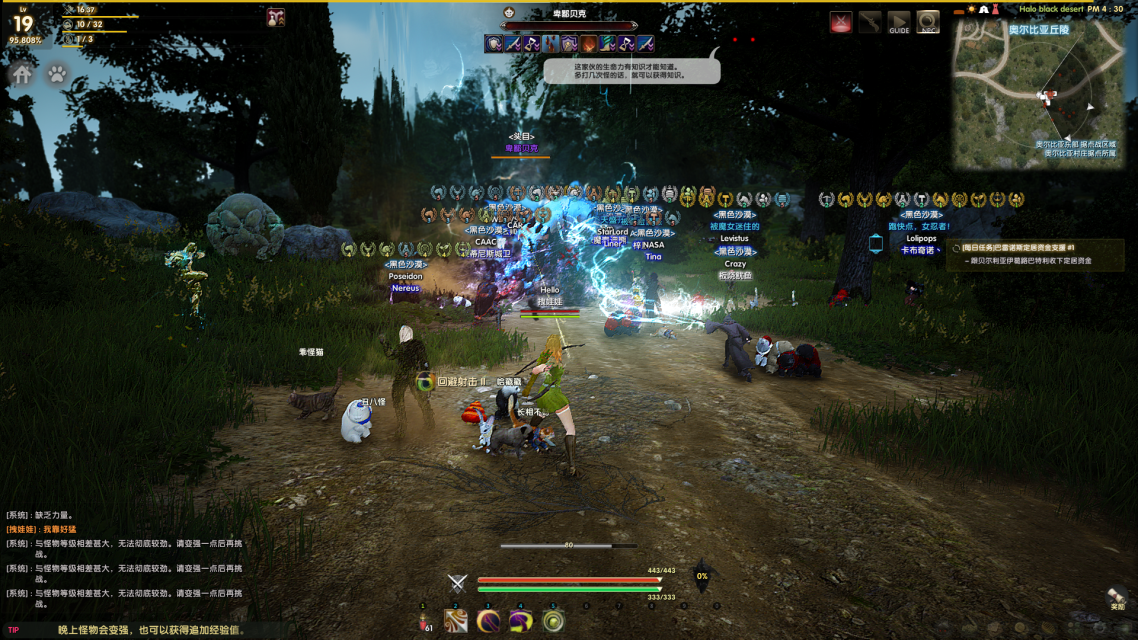Click the potion buff status icon
Screen dimensions: 1138x640
[x=275, y=17]
